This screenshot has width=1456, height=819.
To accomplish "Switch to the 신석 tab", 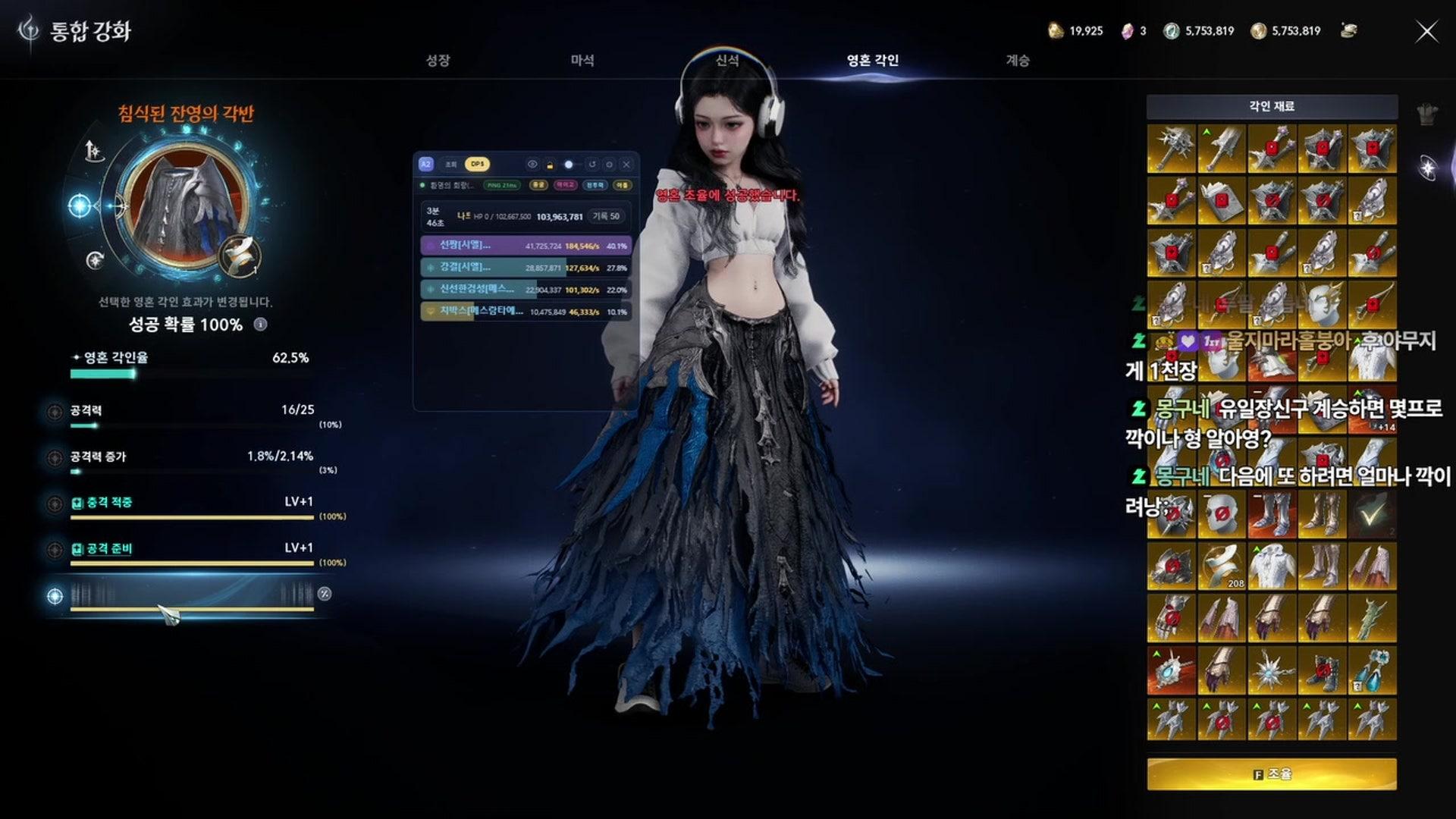I will (x=727, y=61).
